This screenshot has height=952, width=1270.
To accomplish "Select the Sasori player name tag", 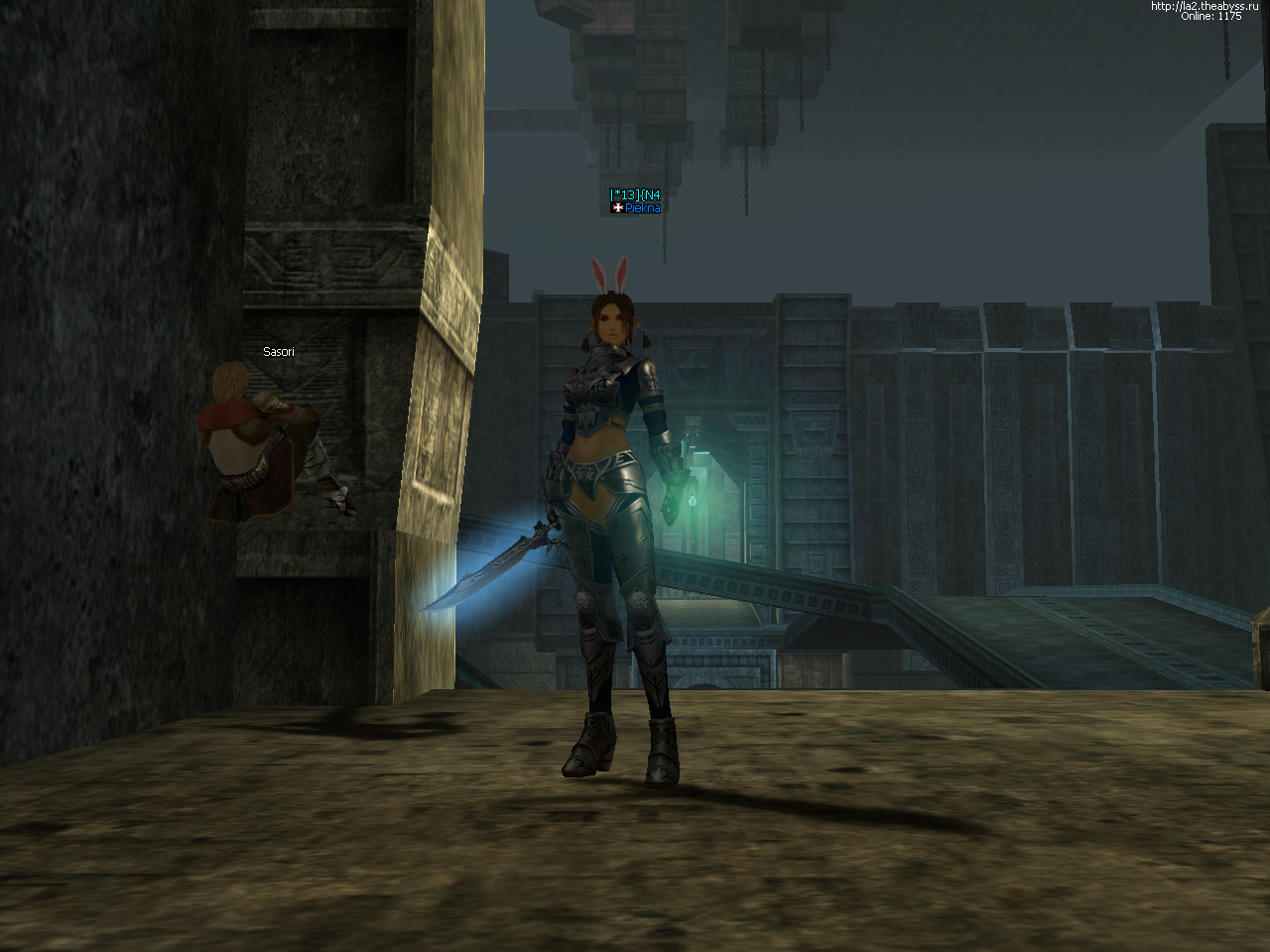I will coord(278,352).
